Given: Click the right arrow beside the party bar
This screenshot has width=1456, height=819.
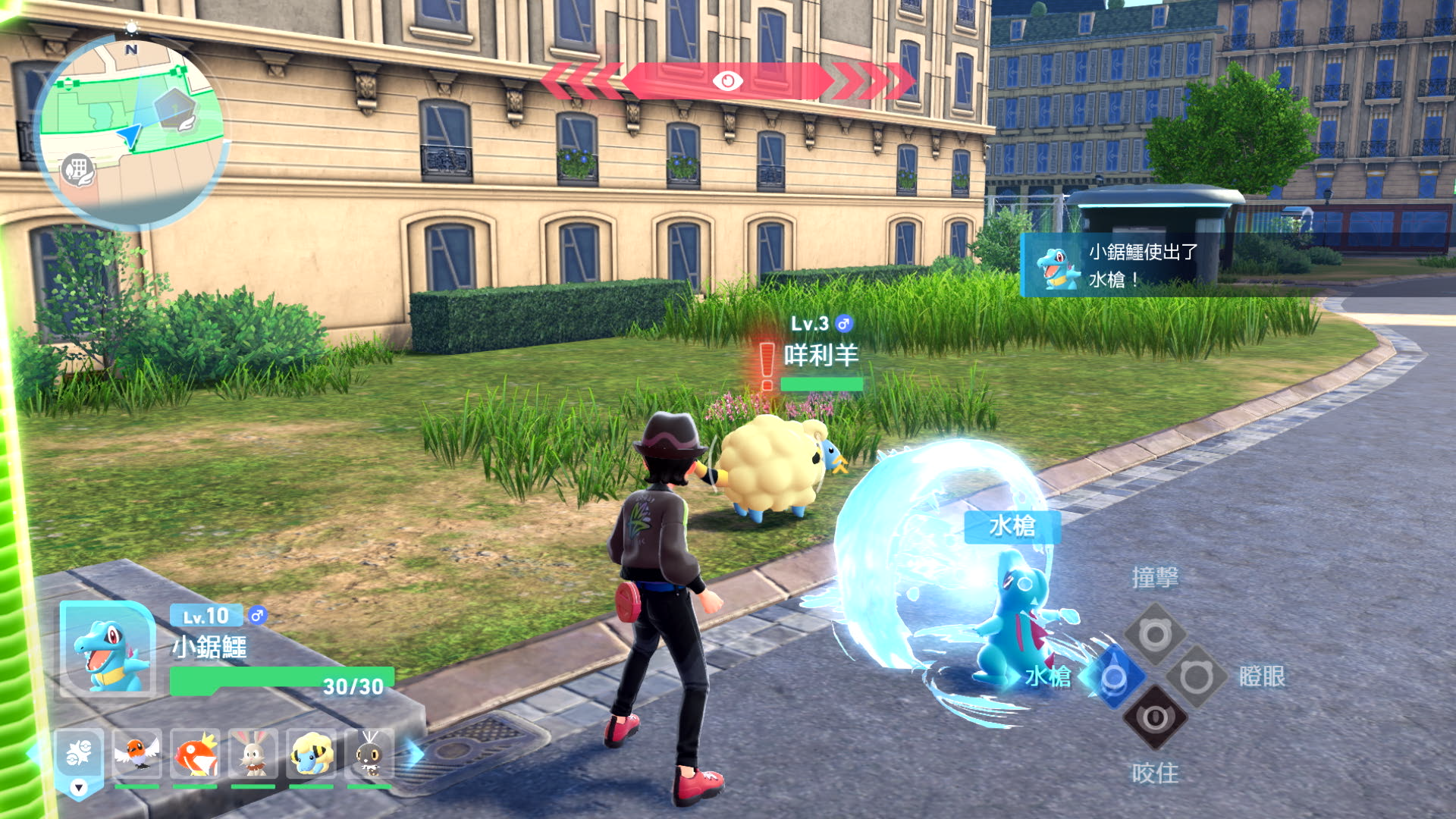Looking at the screenshot, I should click(415, 753).
